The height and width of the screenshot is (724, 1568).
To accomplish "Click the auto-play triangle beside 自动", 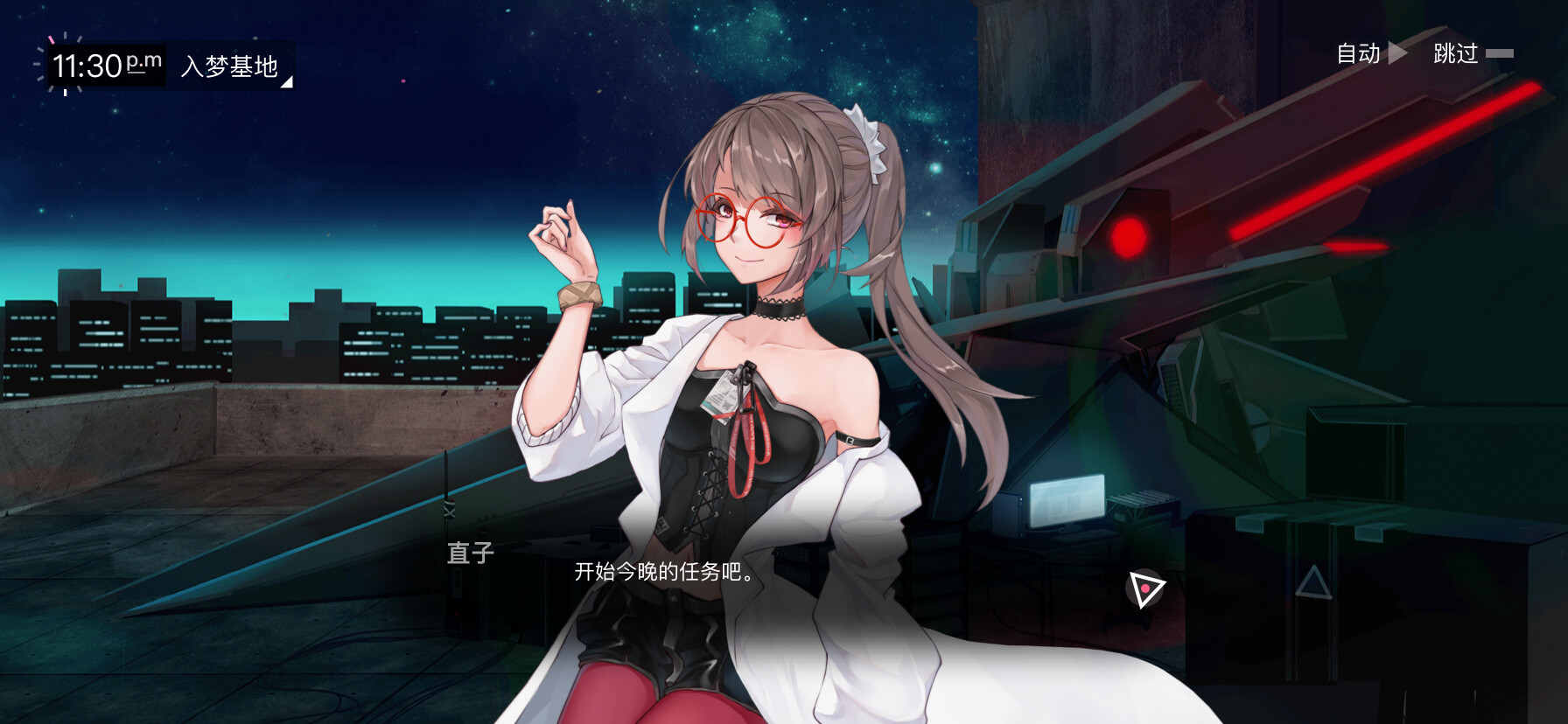I will pyautogui.click(x=1398, y=52).
